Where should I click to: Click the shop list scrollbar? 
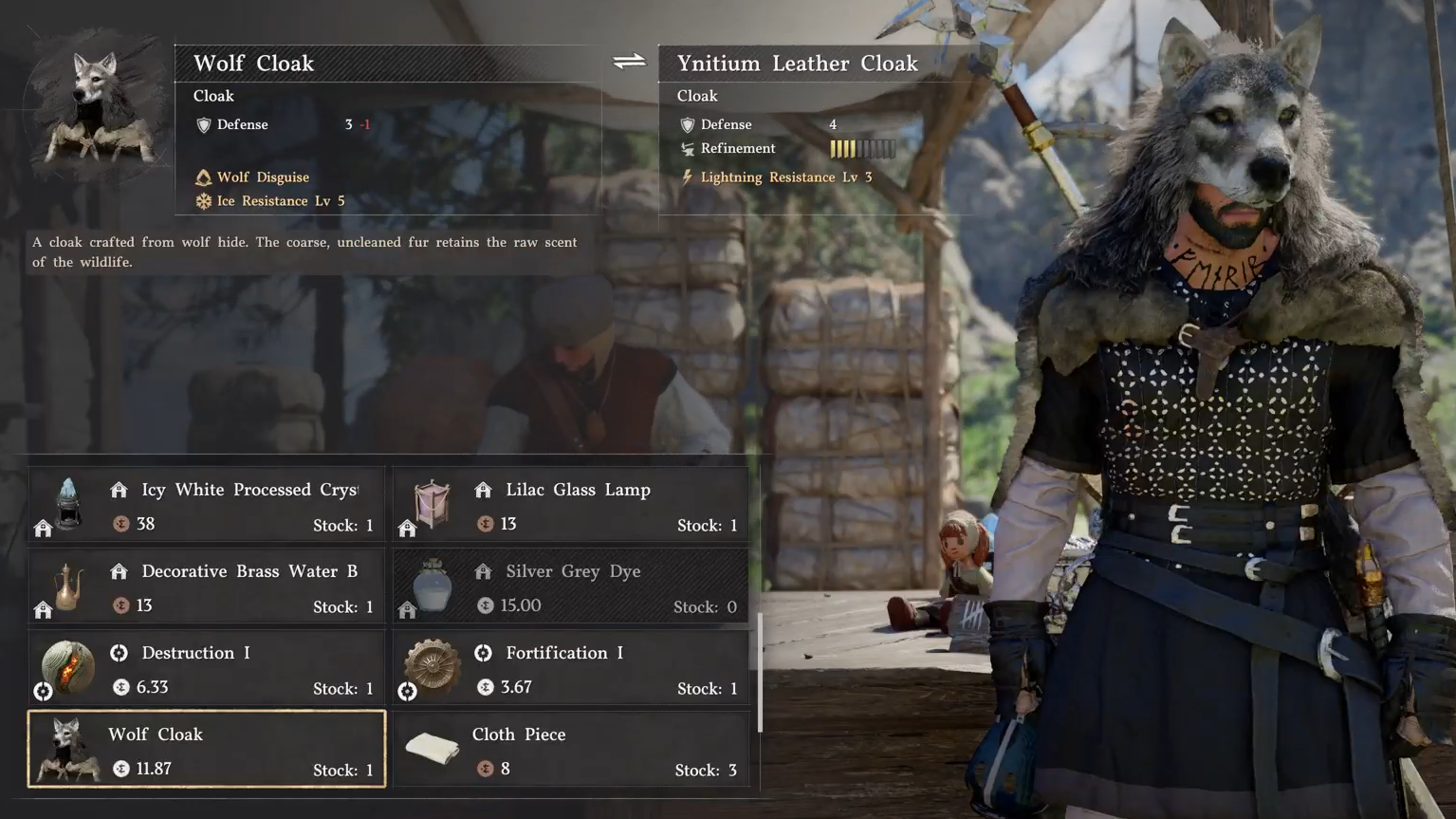click(760, 673)
